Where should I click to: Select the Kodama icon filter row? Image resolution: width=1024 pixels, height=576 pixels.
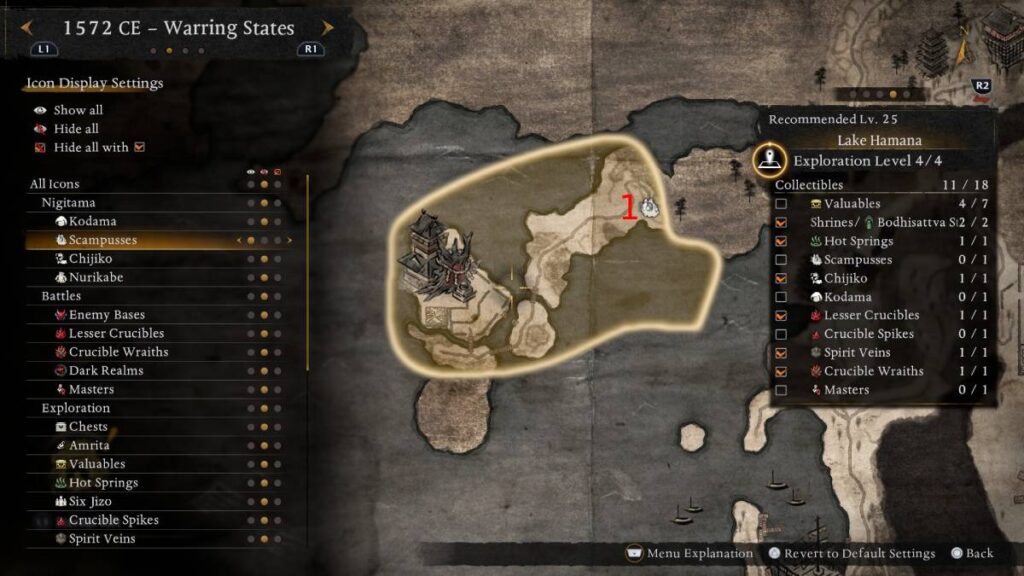coord(92,221)
